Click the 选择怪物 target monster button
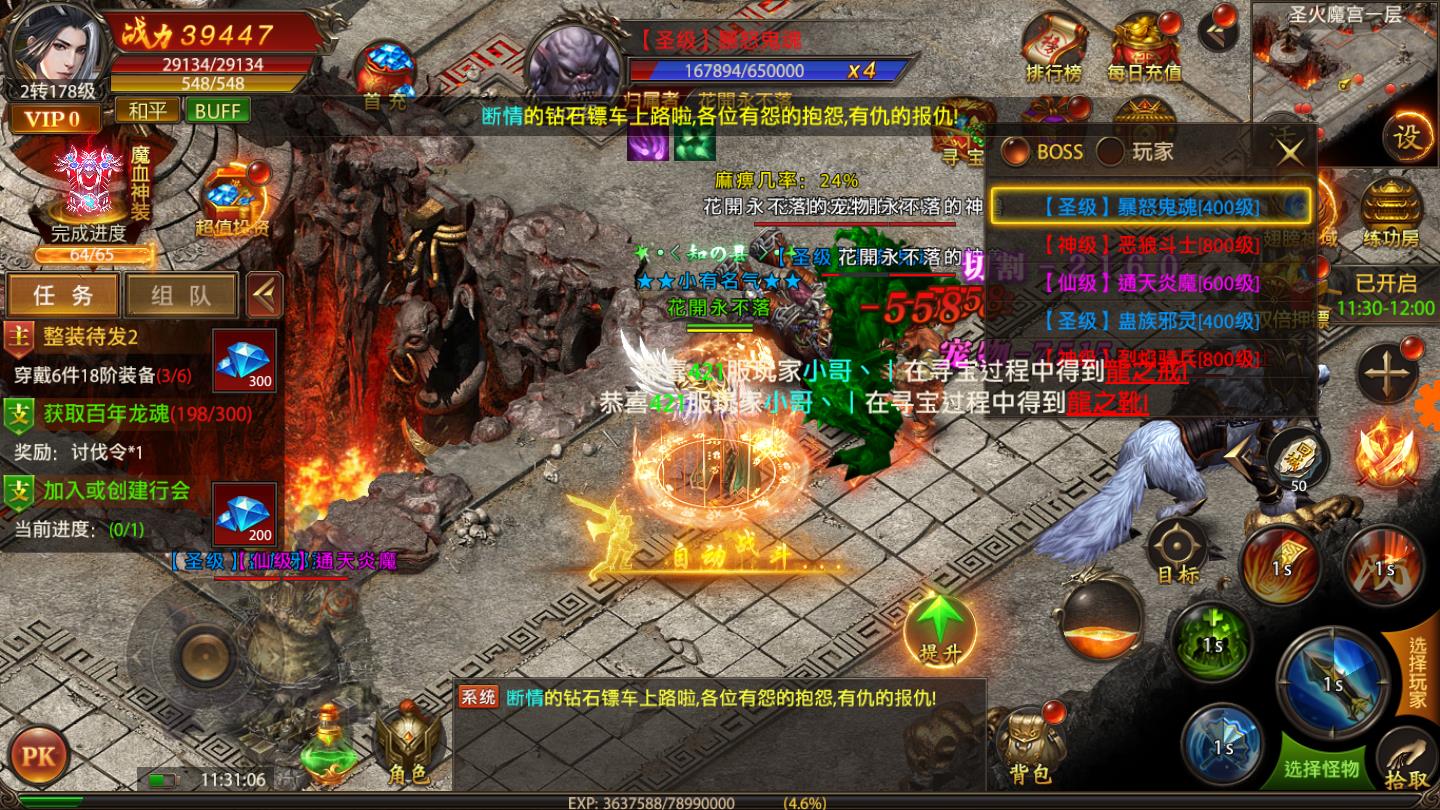1440x810 pixels. 1322,768
